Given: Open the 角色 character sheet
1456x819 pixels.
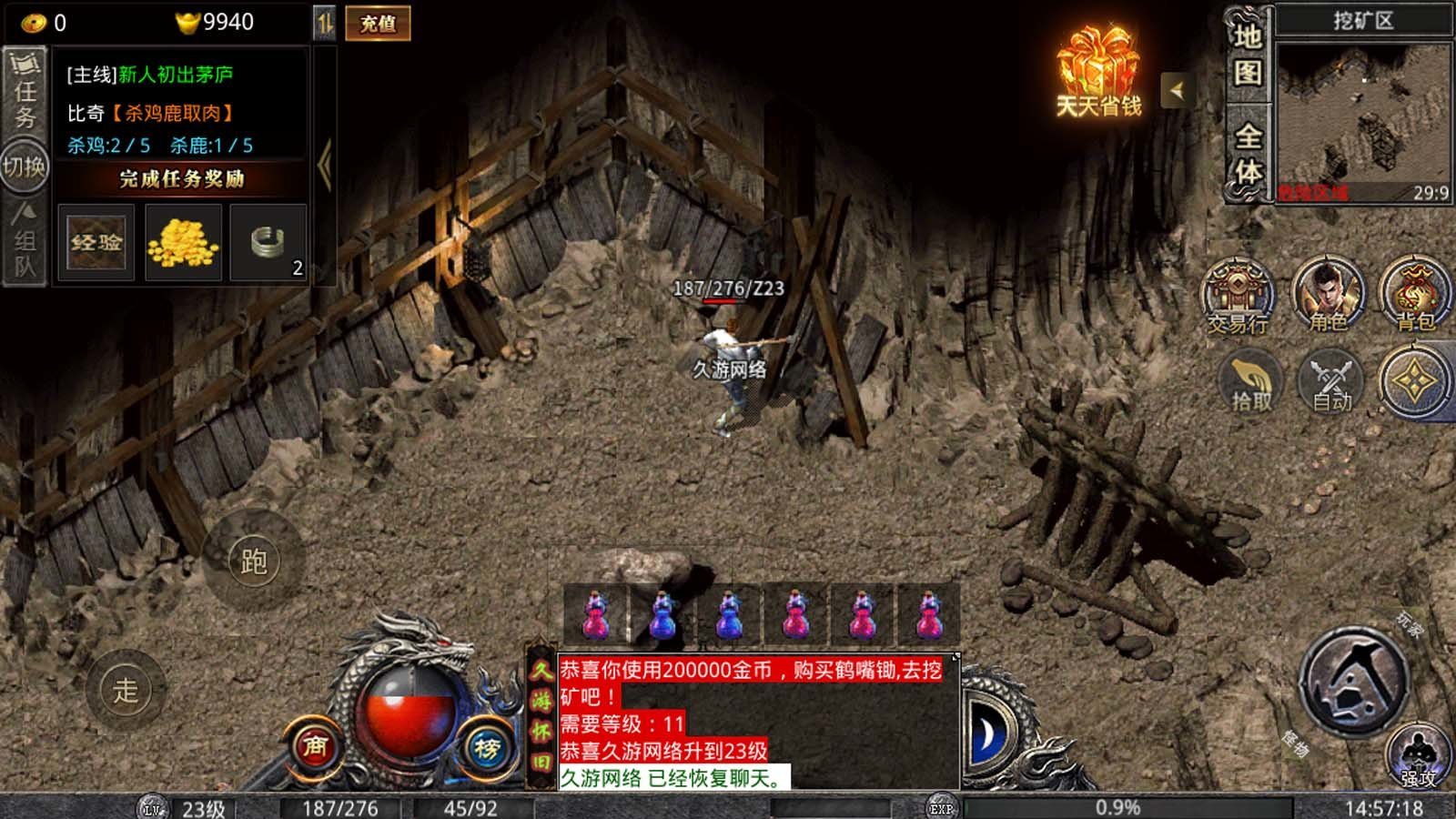Looking at the screenshot, I should [1328, 296].
